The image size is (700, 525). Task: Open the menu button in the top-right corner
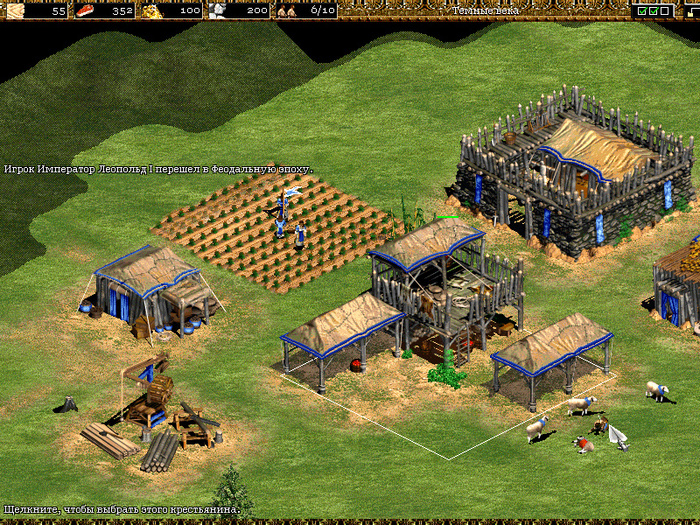coord(692,11)
